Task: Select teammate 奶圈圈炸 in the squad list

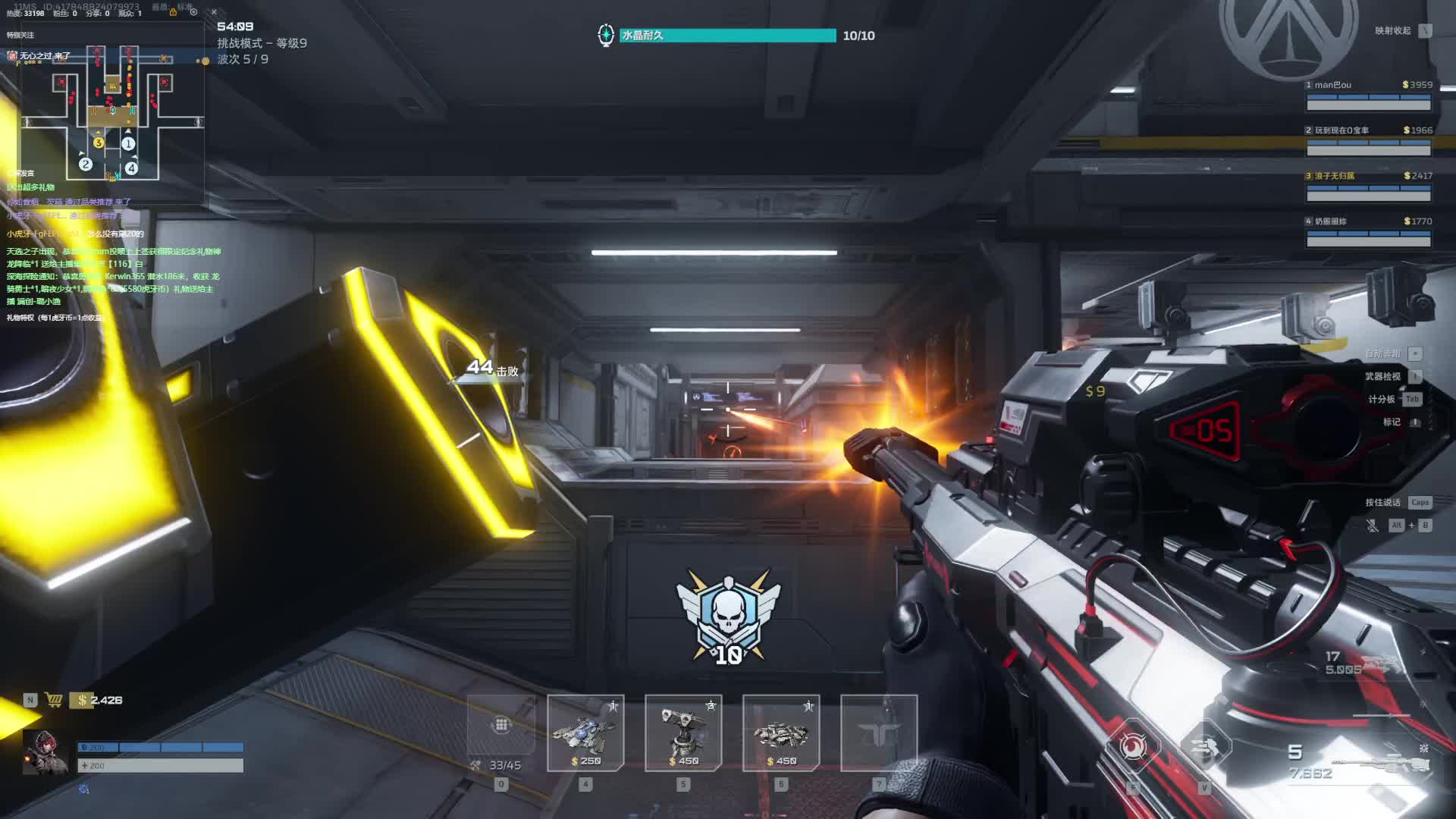Action: 1368,232
